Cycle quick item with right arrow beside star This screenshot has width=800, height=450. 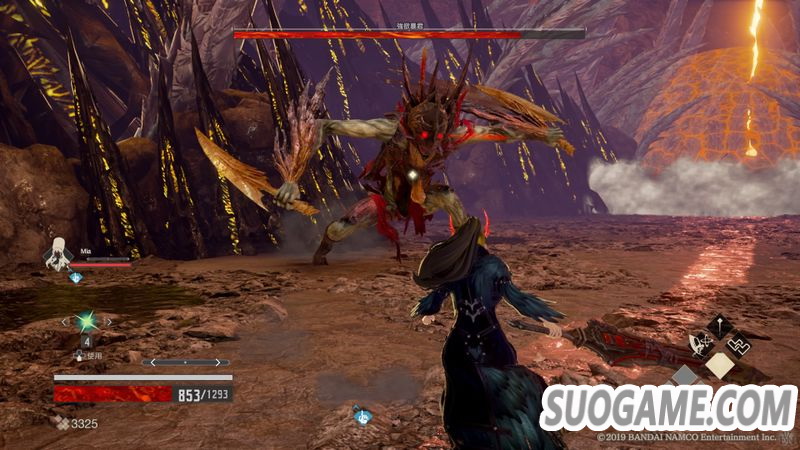108,321
